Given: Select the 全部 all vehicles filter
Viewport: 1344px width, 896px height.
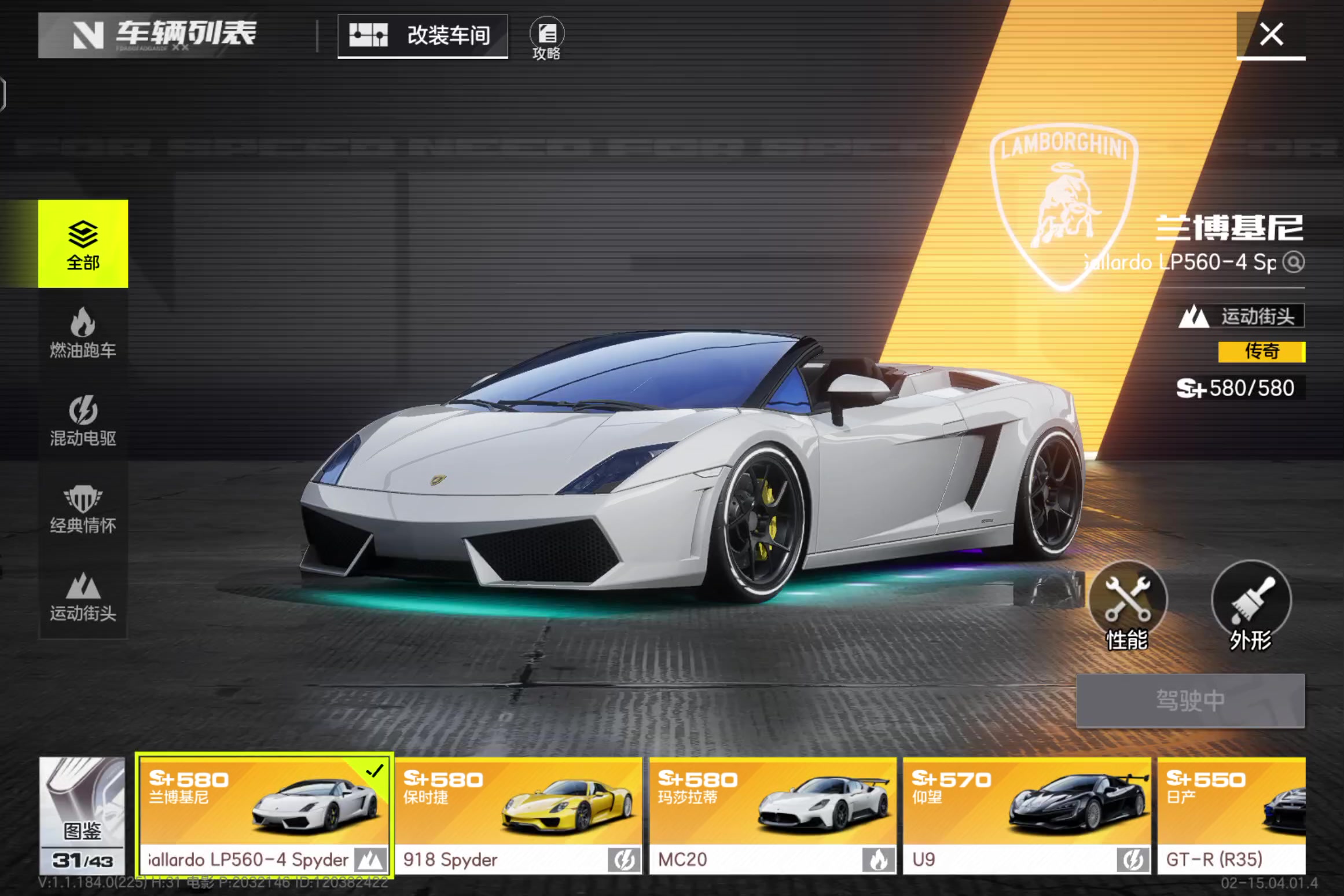Looking at the screenshot, I should [83, 244].
